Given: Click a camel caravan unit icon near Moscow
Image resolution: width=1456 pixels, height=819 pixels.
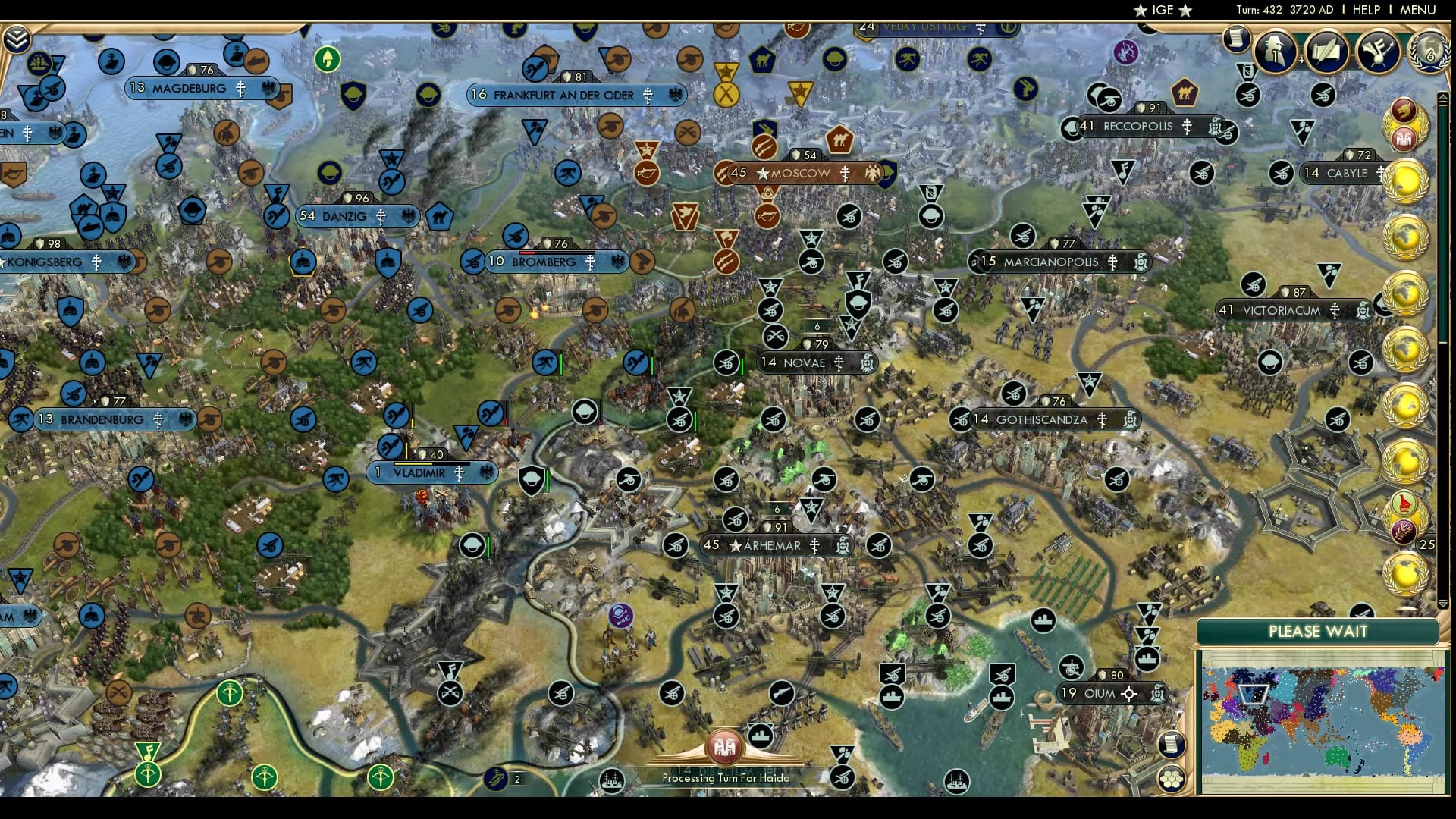Looking at the screenshot, I should point(839,141).
